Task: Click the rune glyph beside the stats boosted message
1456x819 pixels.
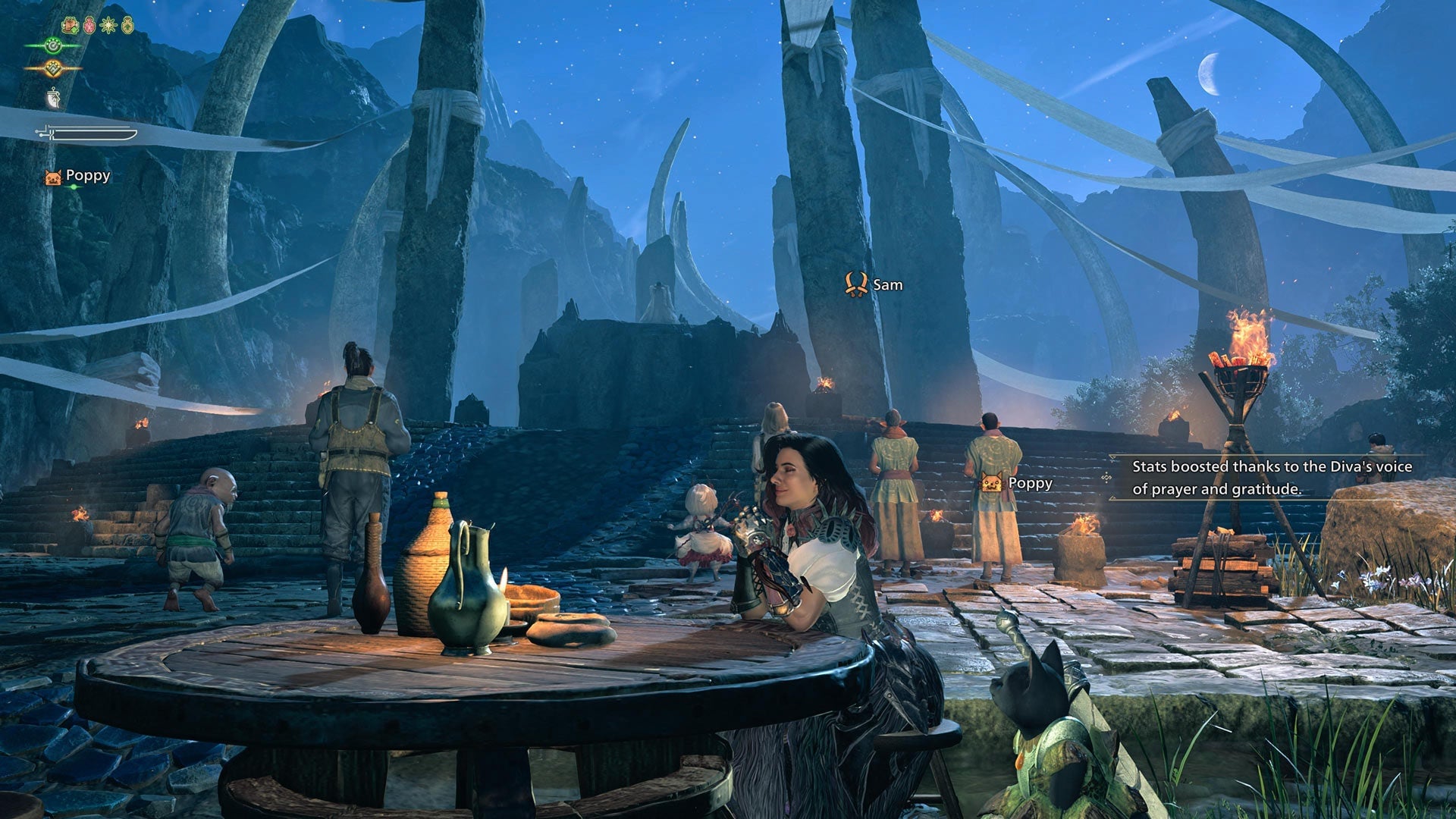Action: 1107,476
